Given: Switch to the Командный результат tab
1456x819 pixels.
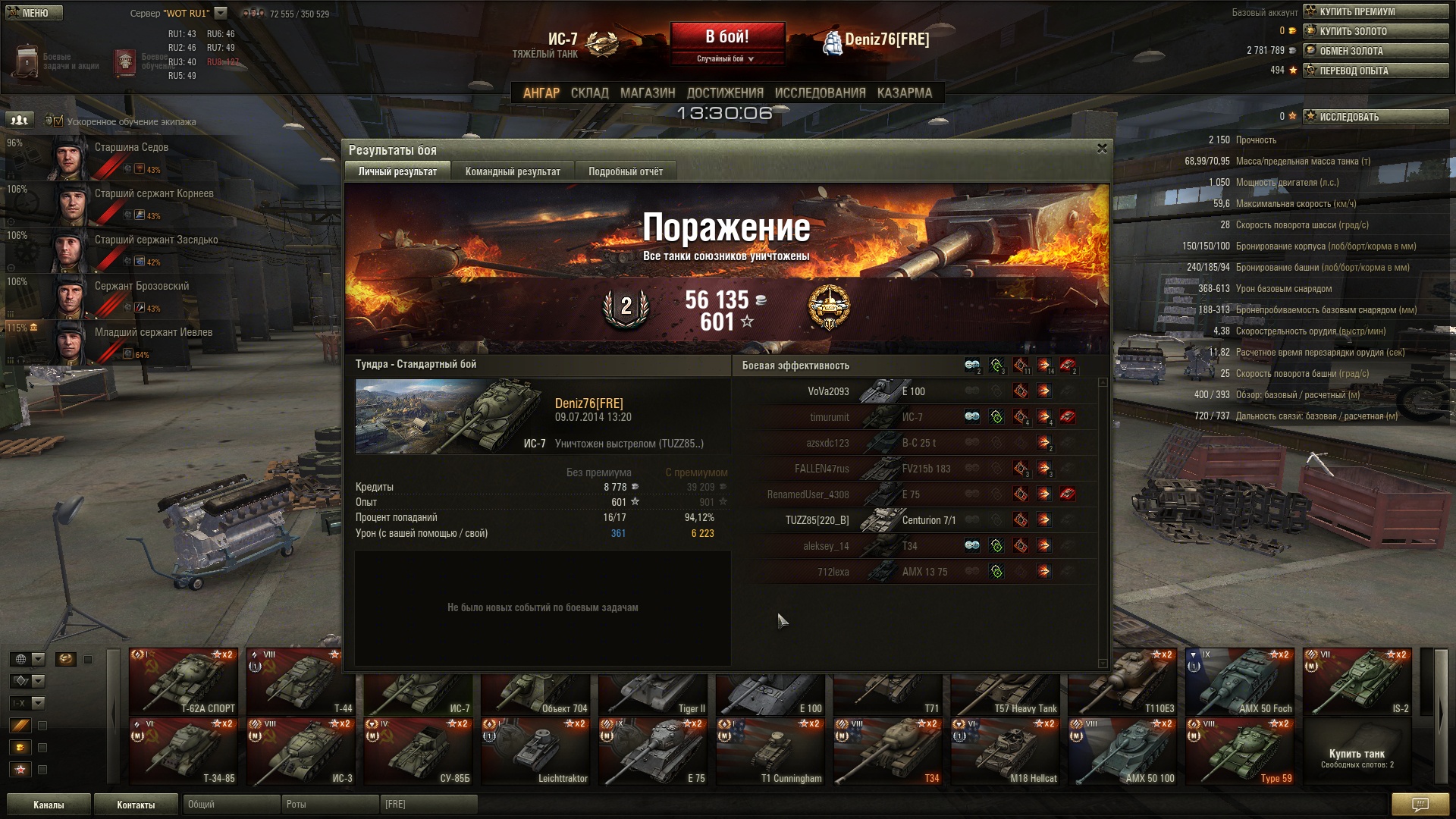Looking at the screenshot, I should coord(513,171).
